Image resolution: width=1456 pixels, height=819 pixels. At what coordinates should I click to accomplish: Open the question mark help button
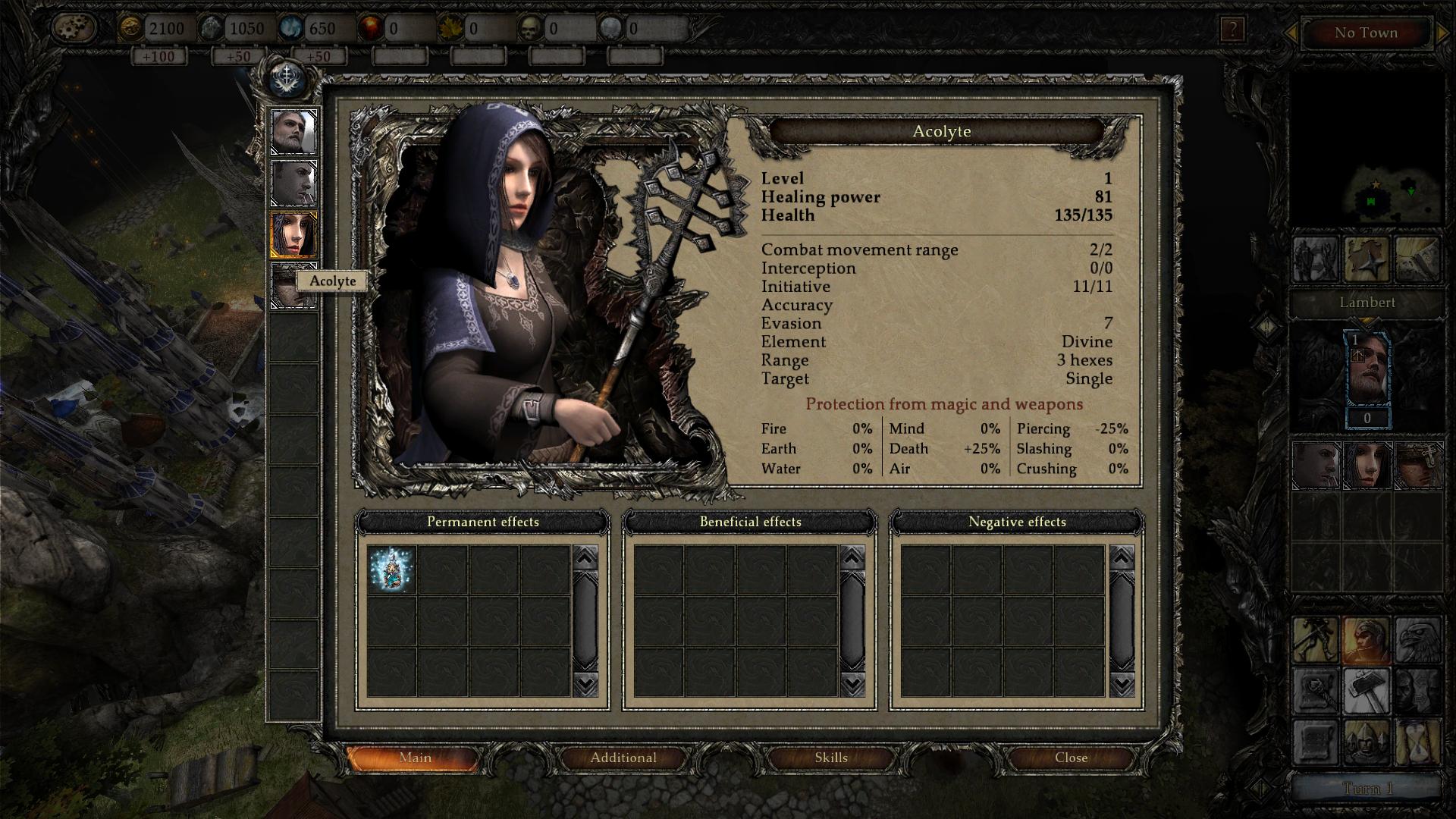1232,30
